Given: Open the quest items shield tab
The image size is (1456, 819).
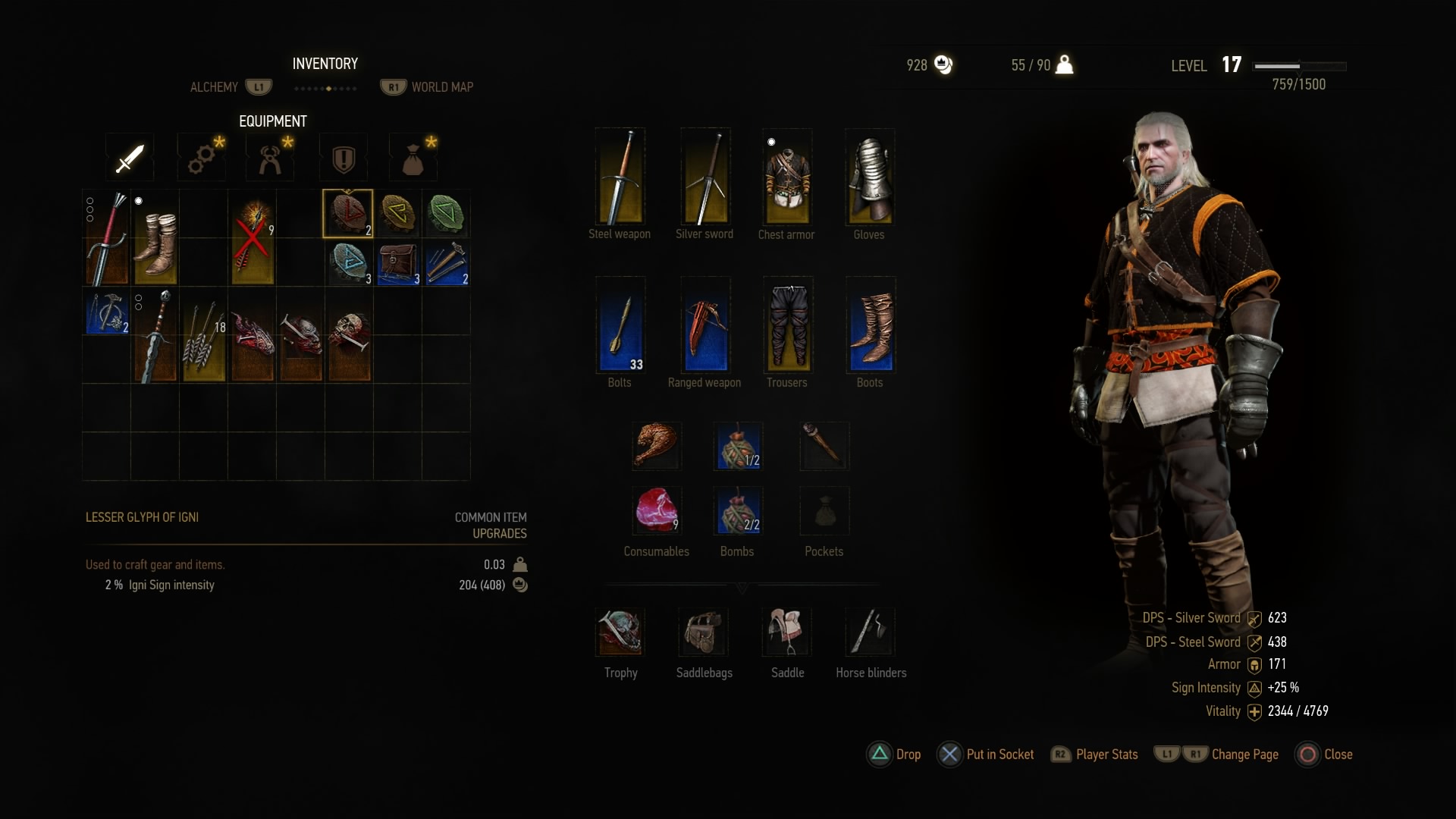Looking at the screenshot, I should coord(344,158).
